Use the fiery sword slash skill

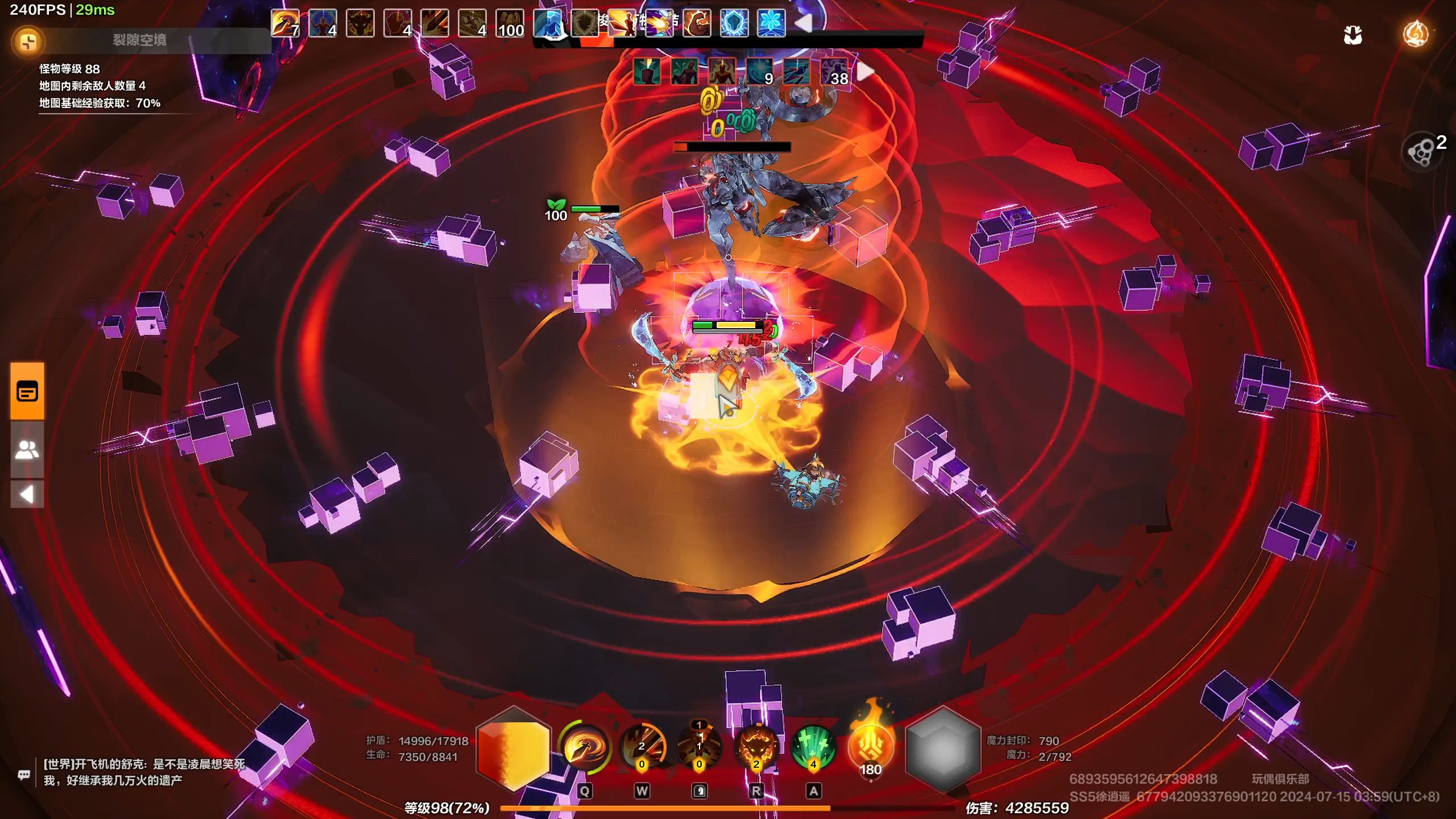click(642, 747)
